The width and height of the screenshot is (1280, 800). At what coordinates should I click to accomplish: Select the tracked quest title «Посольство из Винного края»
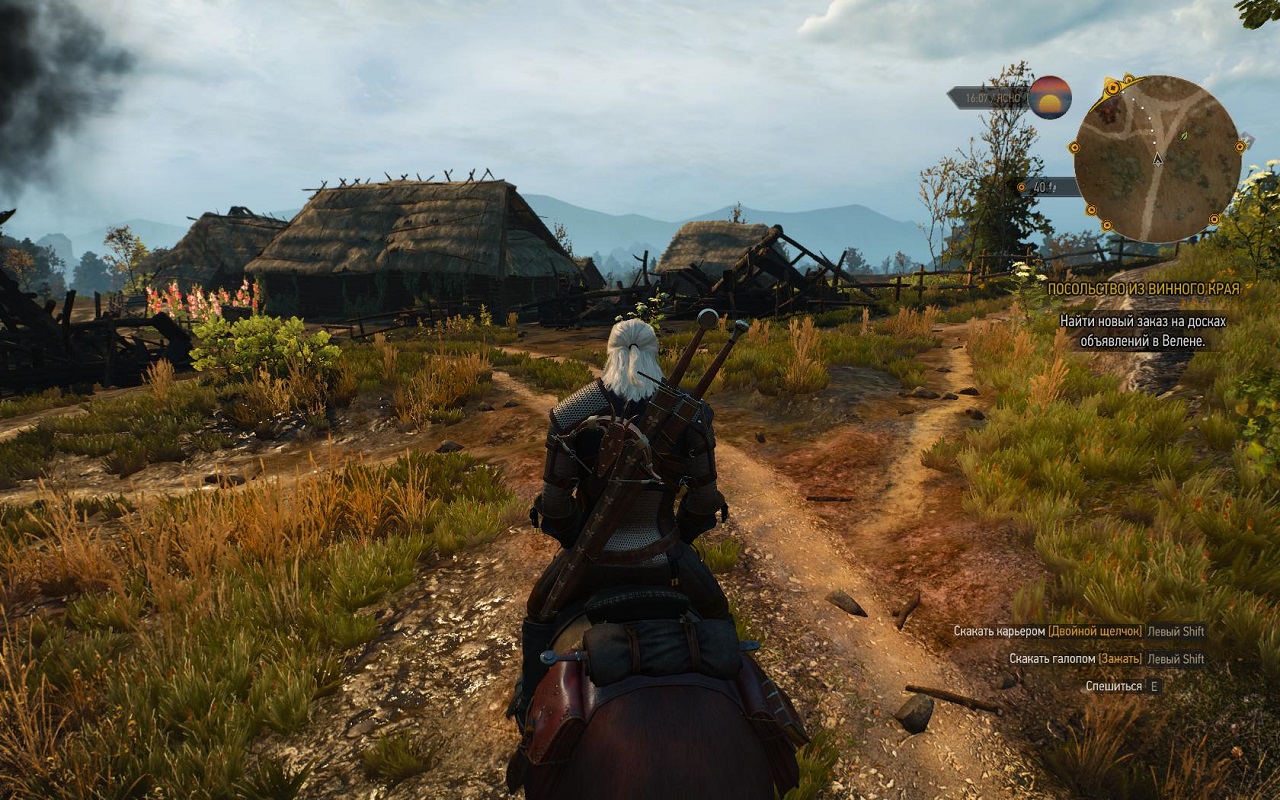[1143, 289]
